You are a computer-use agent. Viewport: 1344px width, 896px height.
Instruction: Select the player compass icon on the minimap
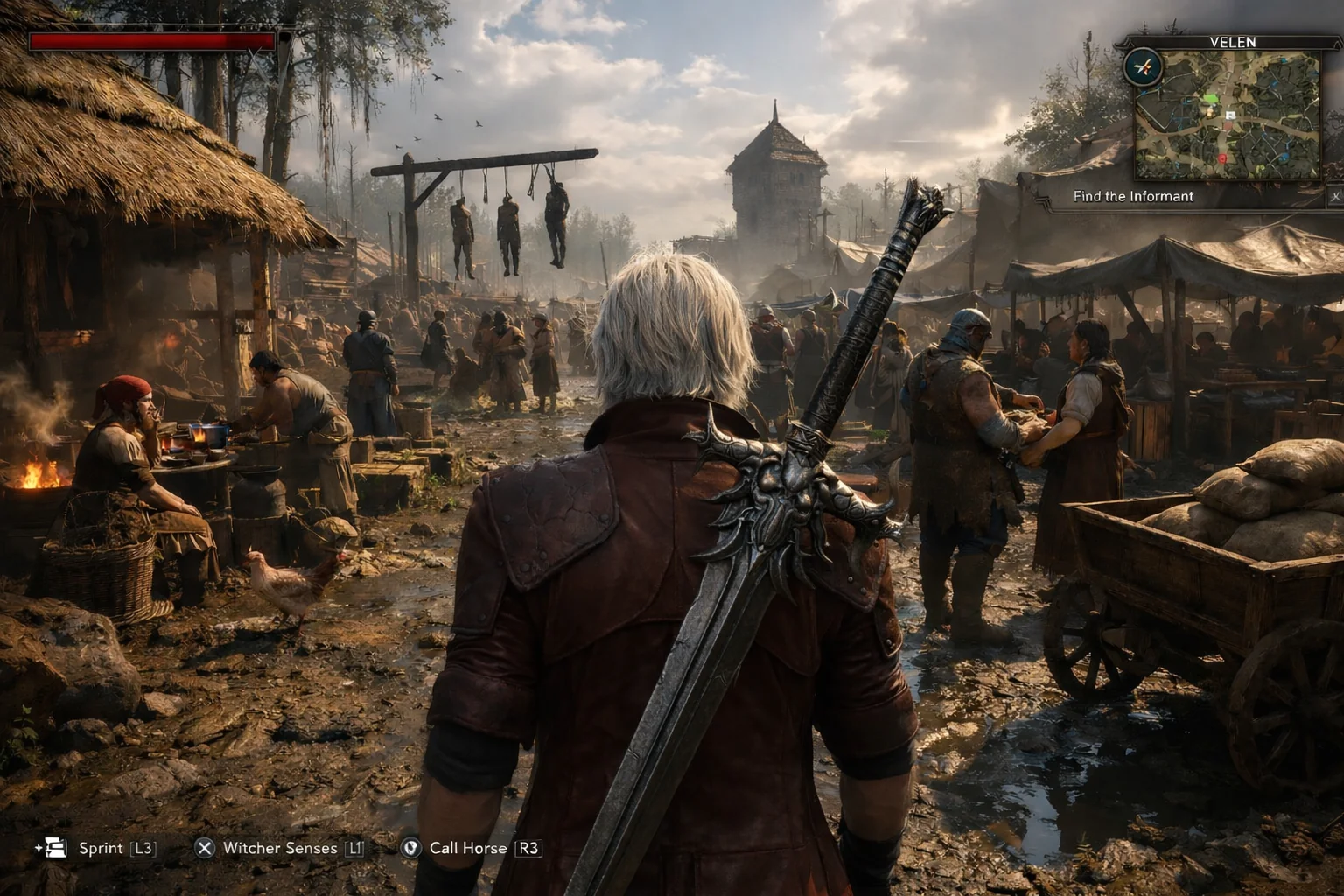(1144, 66)
